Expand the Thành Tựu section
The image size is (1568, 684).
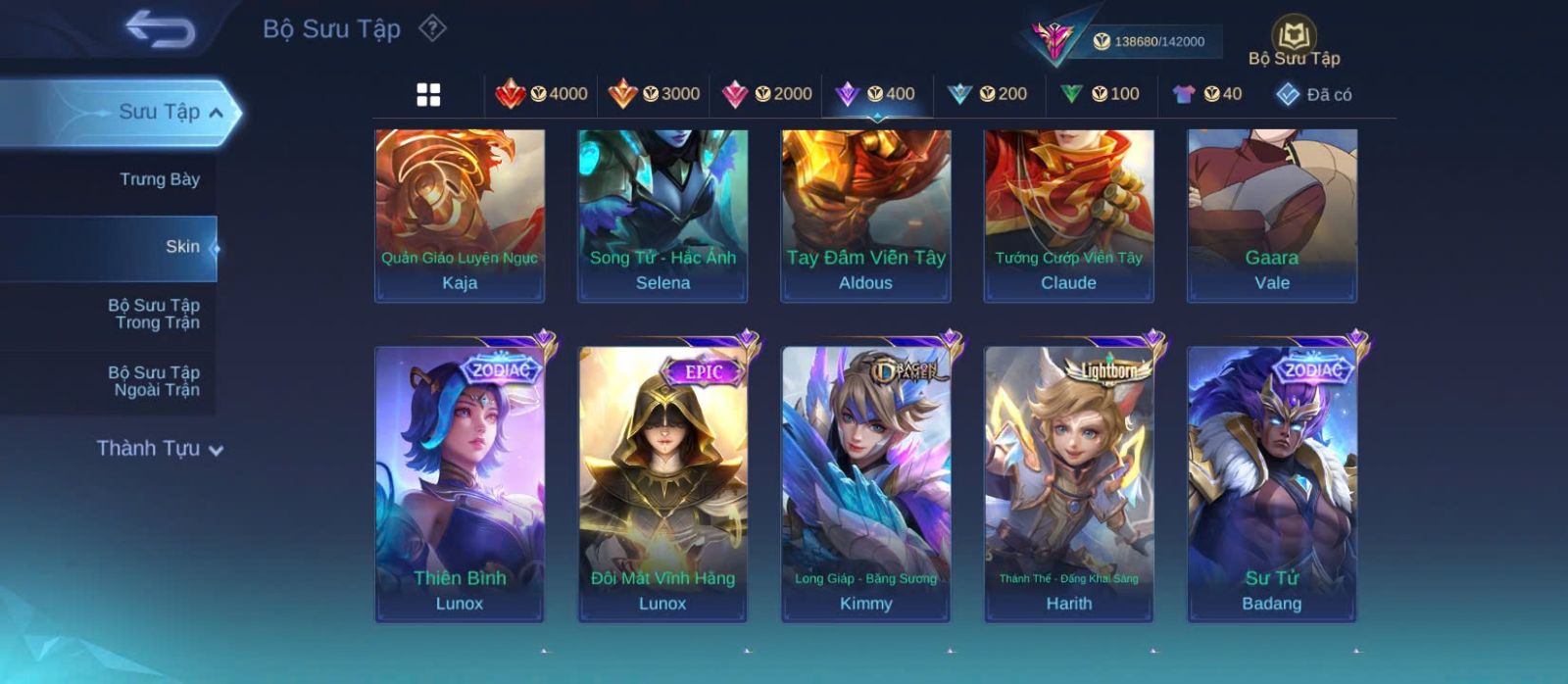[160, 449]
